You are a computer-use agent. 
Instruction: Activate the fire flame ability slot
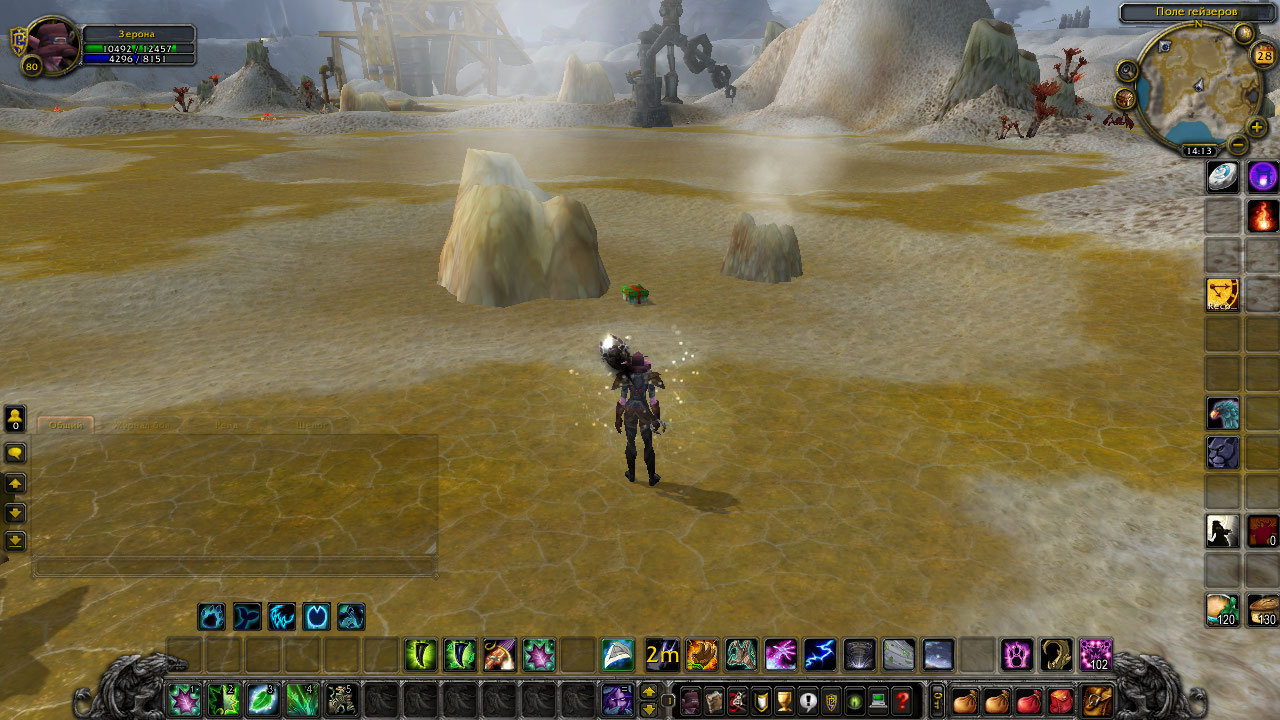pos(1262,215)
